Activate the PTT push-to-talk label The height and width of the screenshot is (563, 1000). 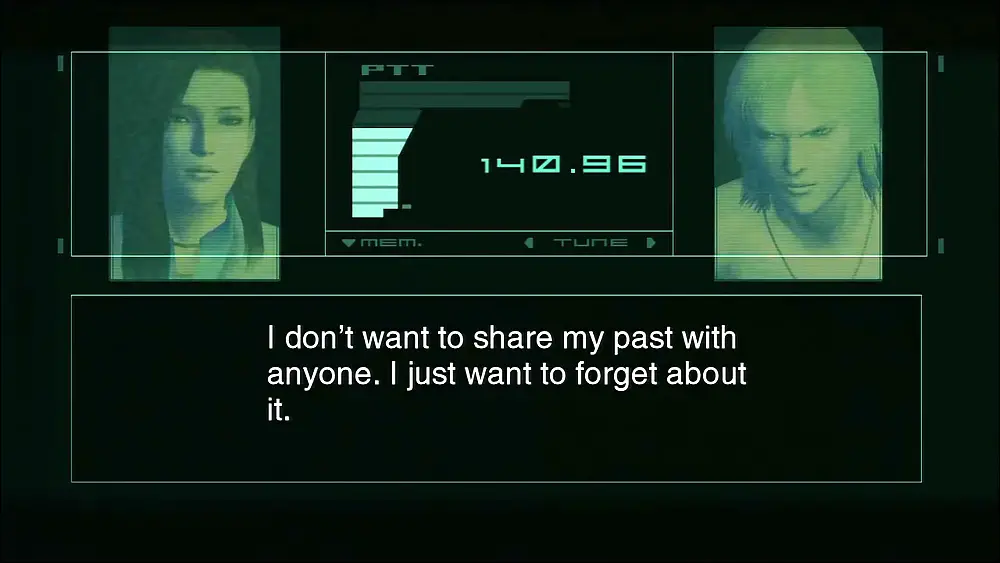tap(383, 70)
